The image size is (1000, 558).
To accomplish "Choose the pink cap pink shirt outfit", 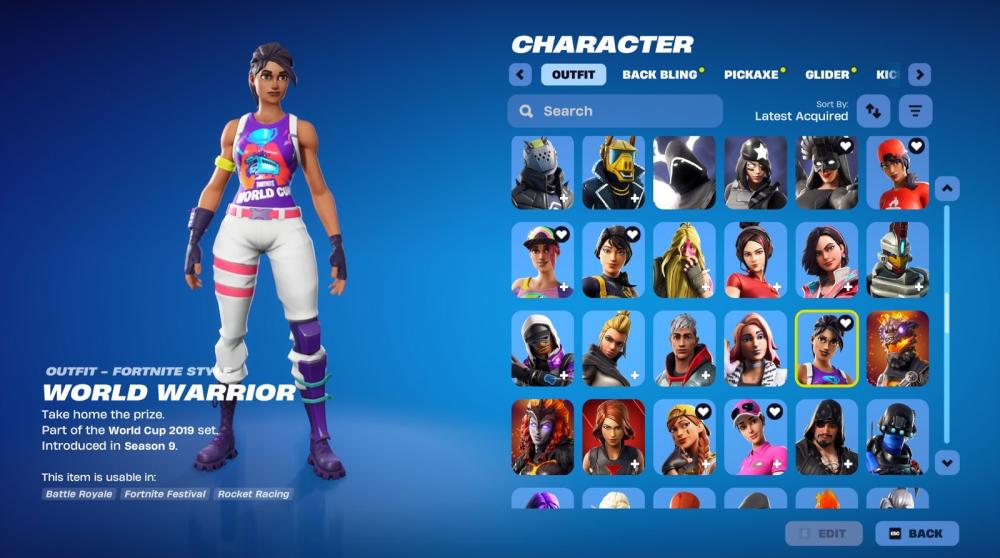I will [x=755, y=437].
